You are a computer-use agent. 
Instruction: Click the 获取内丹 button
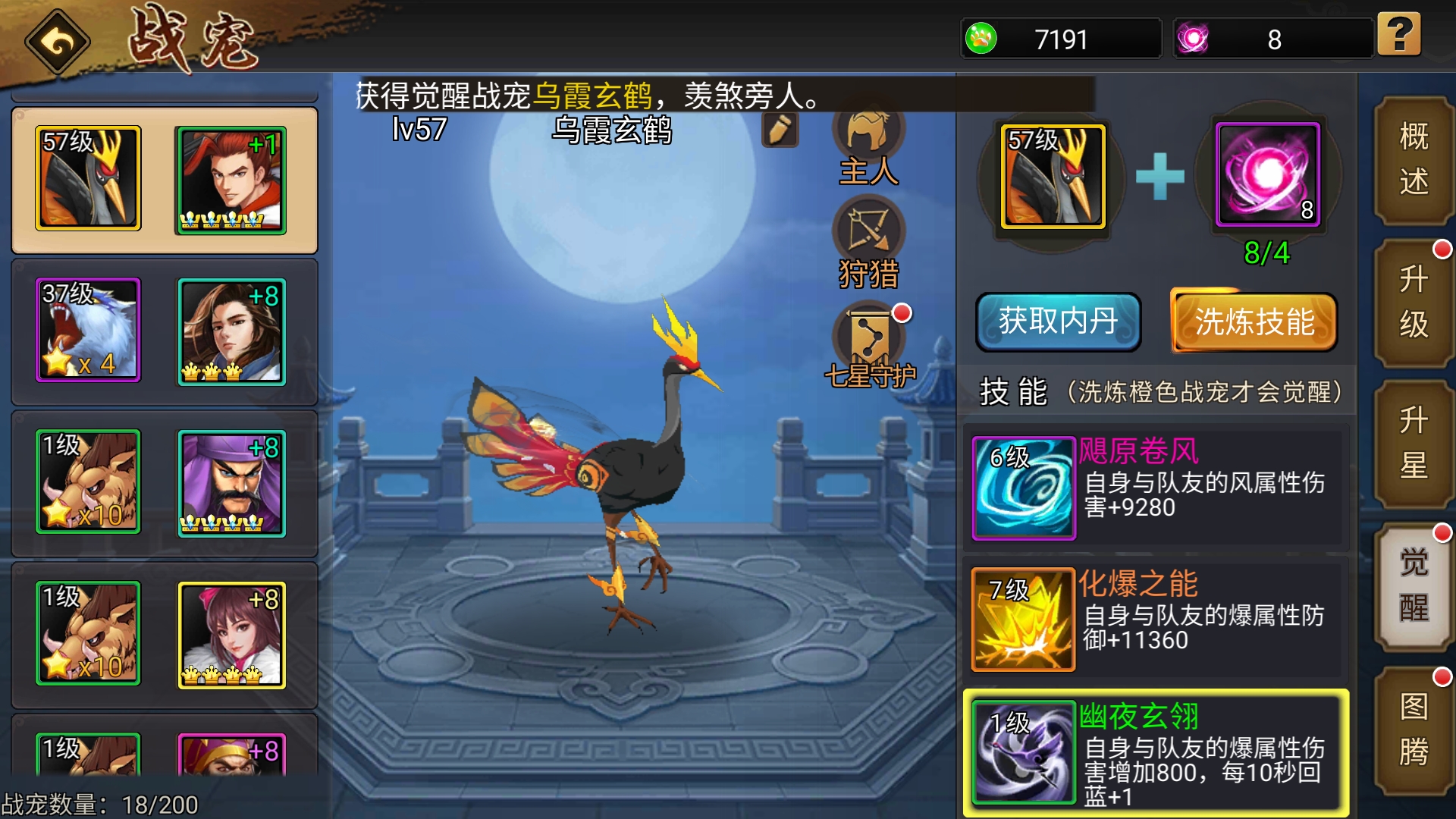(x=1058, y=322)
